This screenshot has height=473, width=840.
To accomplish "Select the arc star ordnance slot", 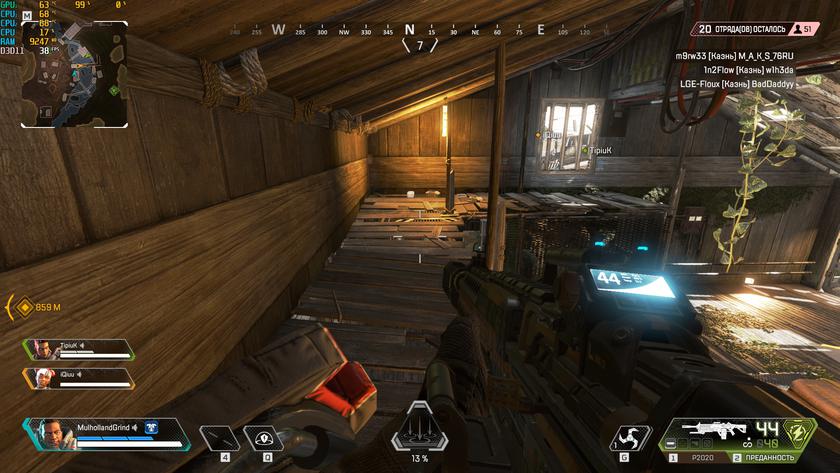I will [x=630, y=437].
